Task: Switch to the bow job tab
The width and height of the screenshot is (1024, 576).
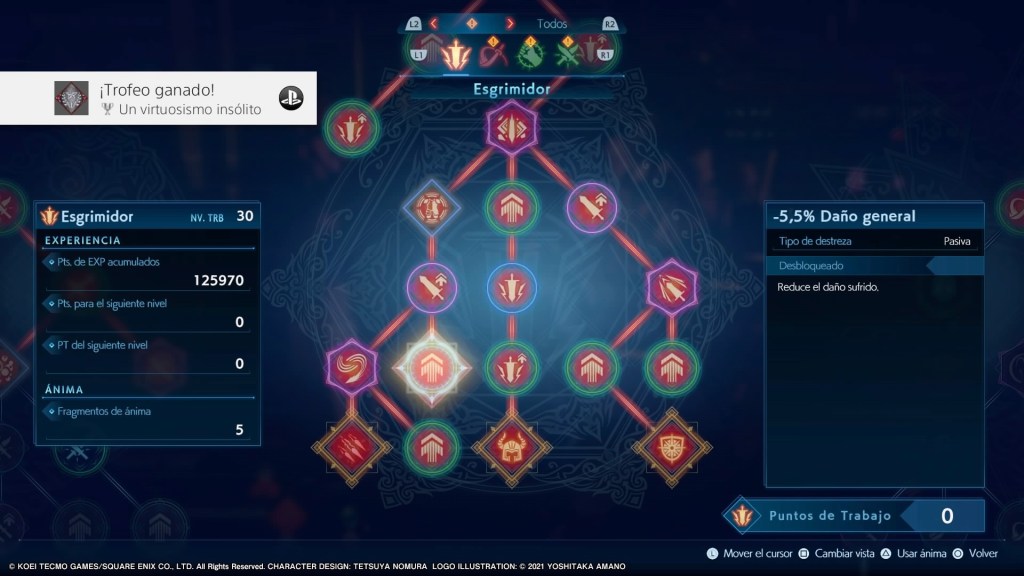Action: pyautogui.click(x=493, y=51)
